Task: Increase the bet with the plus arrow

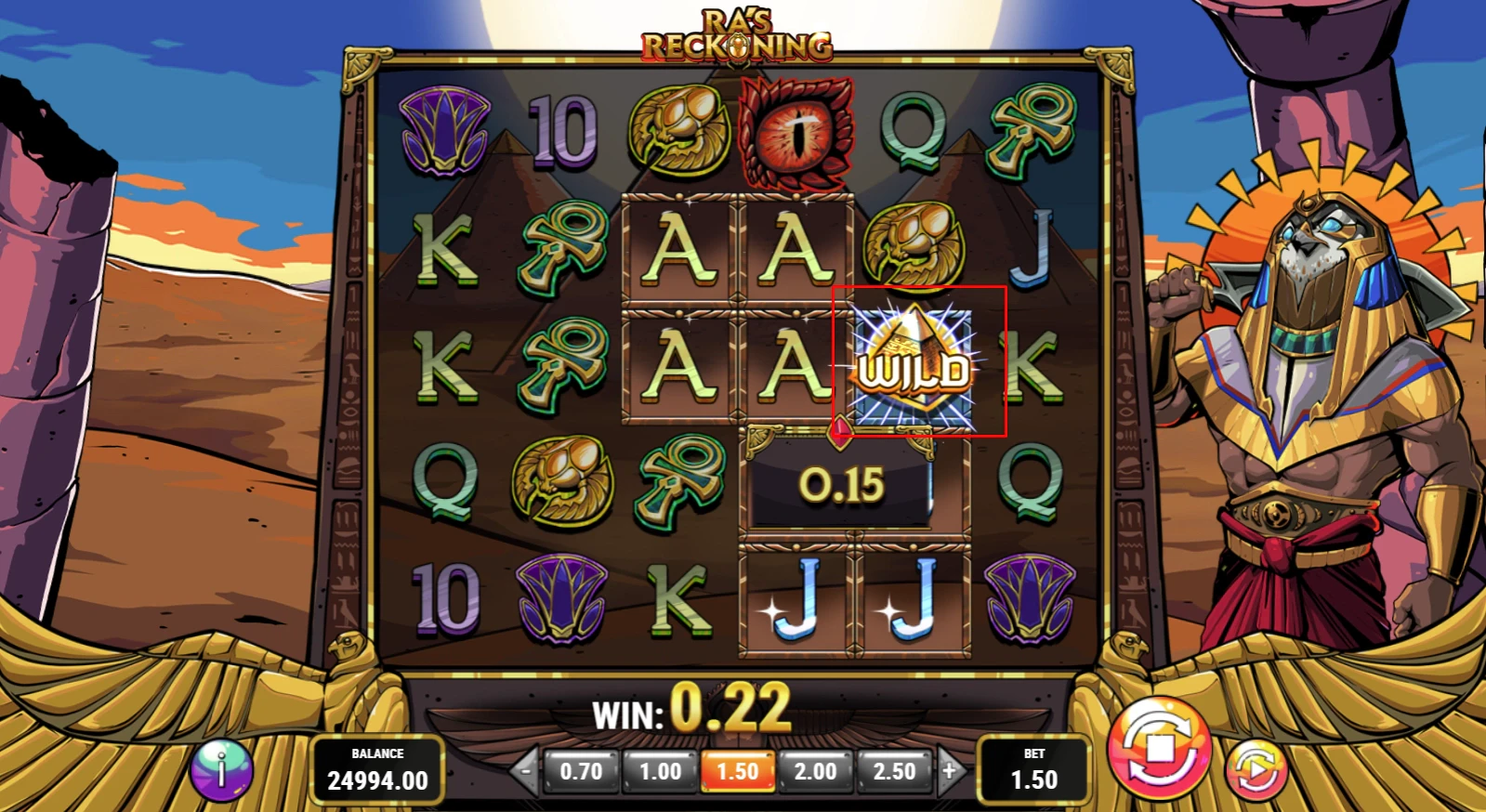Action: coord(950,770)
